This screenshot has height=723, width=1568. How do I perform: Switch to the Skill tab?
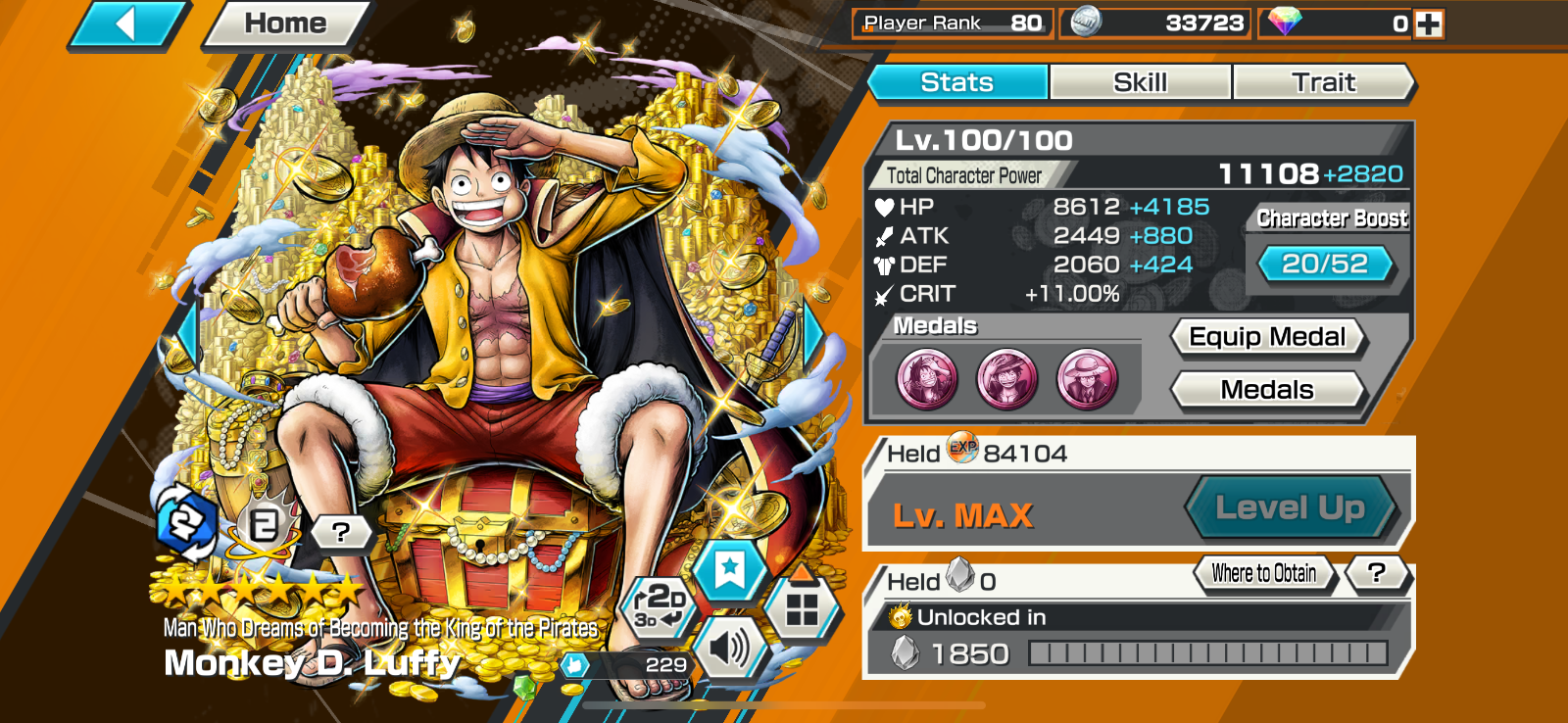tap(1140, 82)
